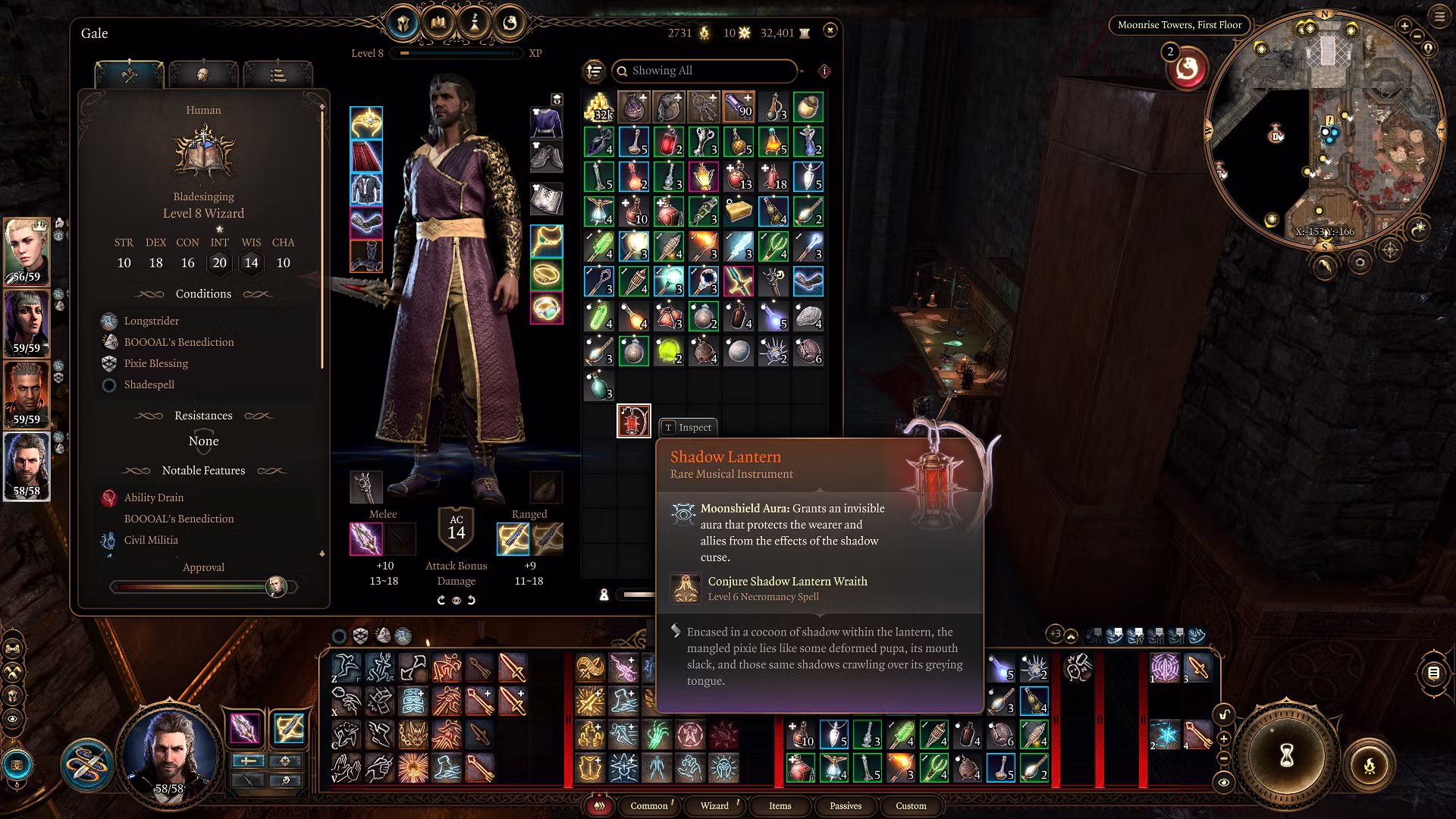
Task: Select the Longstrider condition entry
Action: [x=152, y=321]
